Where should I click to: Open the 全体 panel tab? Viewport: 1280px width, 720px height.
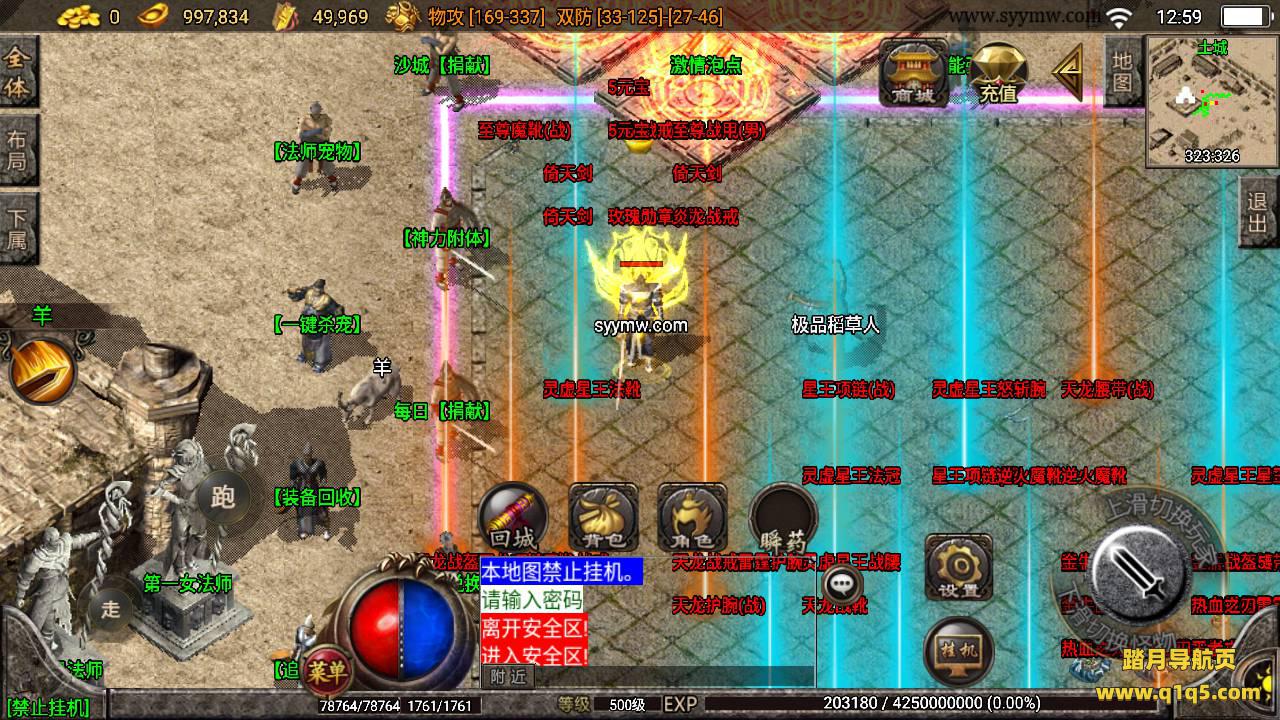(x=18, y=71)
